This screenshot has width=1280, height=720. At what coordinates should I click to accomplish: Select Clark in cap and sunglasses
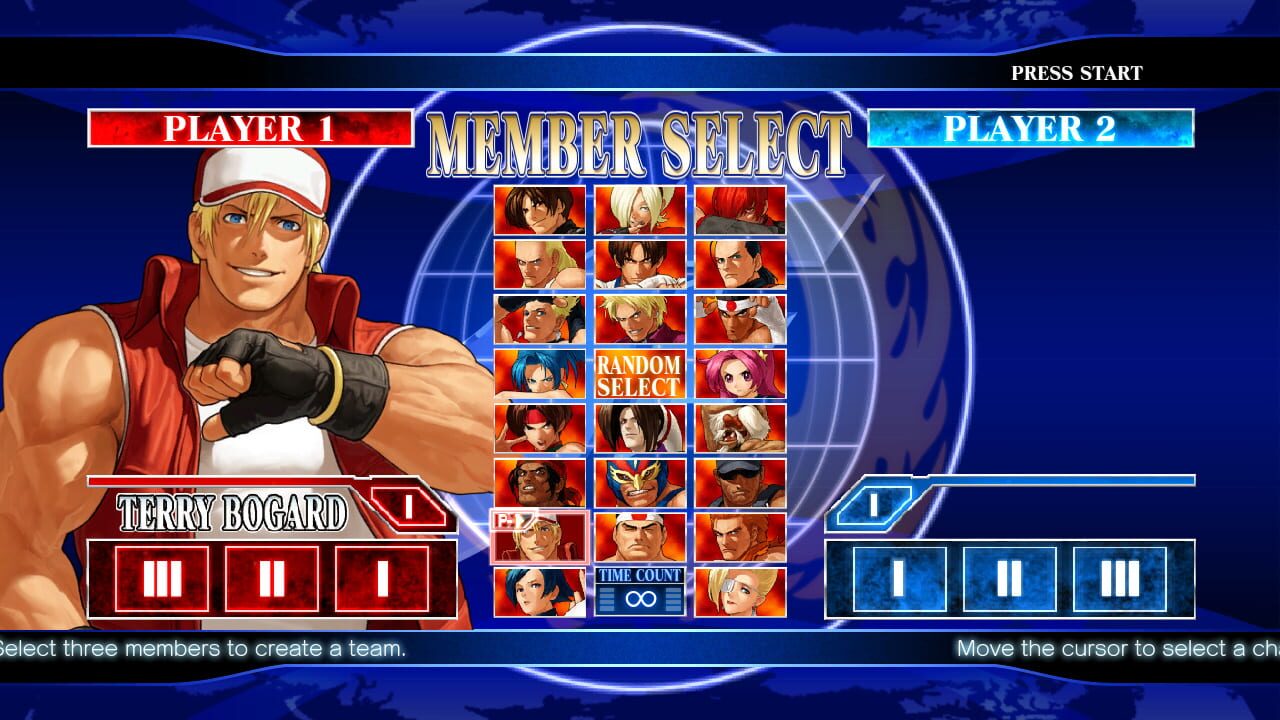[741, 482]
